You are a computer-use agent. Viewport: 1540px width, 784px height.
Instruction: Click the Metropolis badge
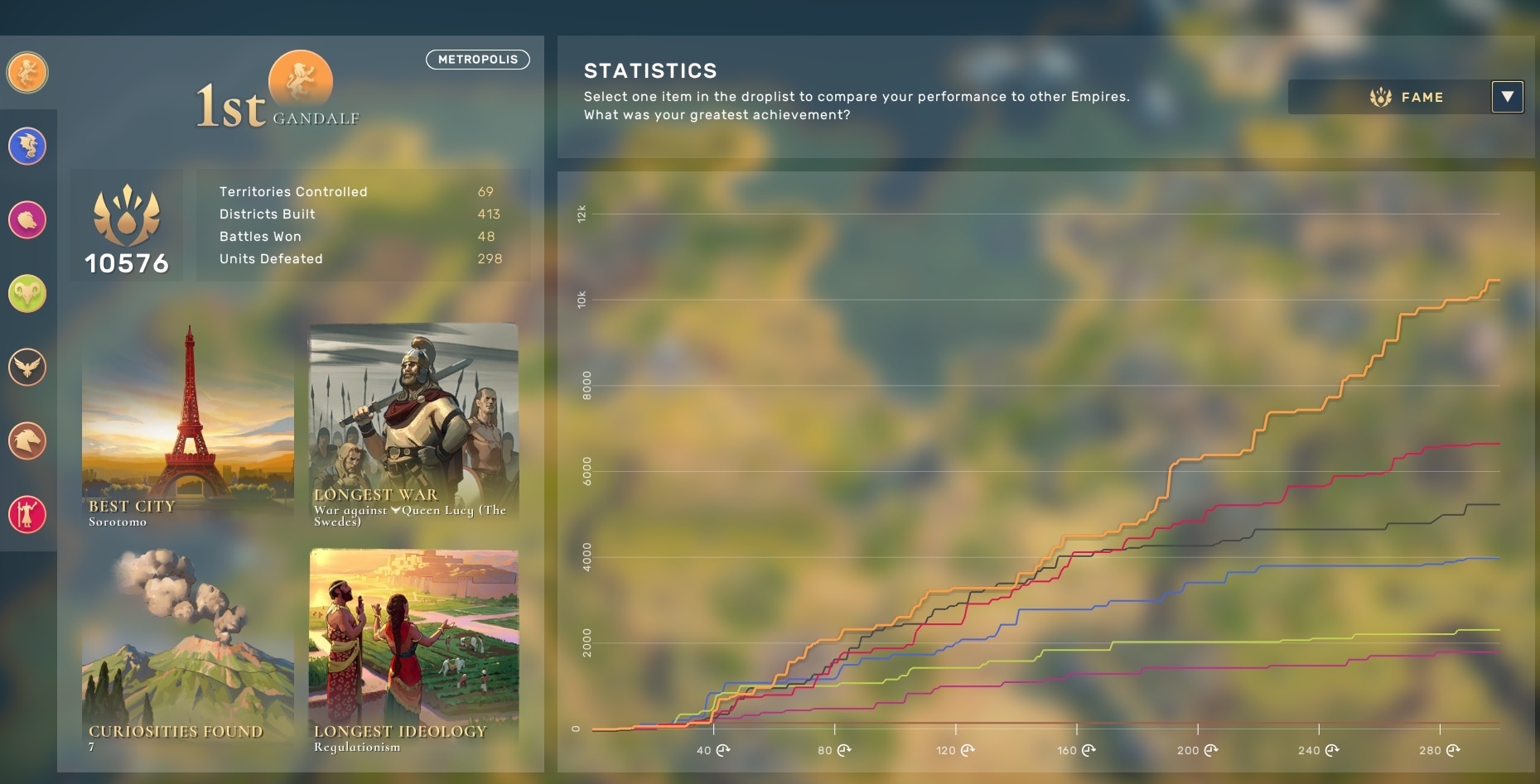point(477,59)
